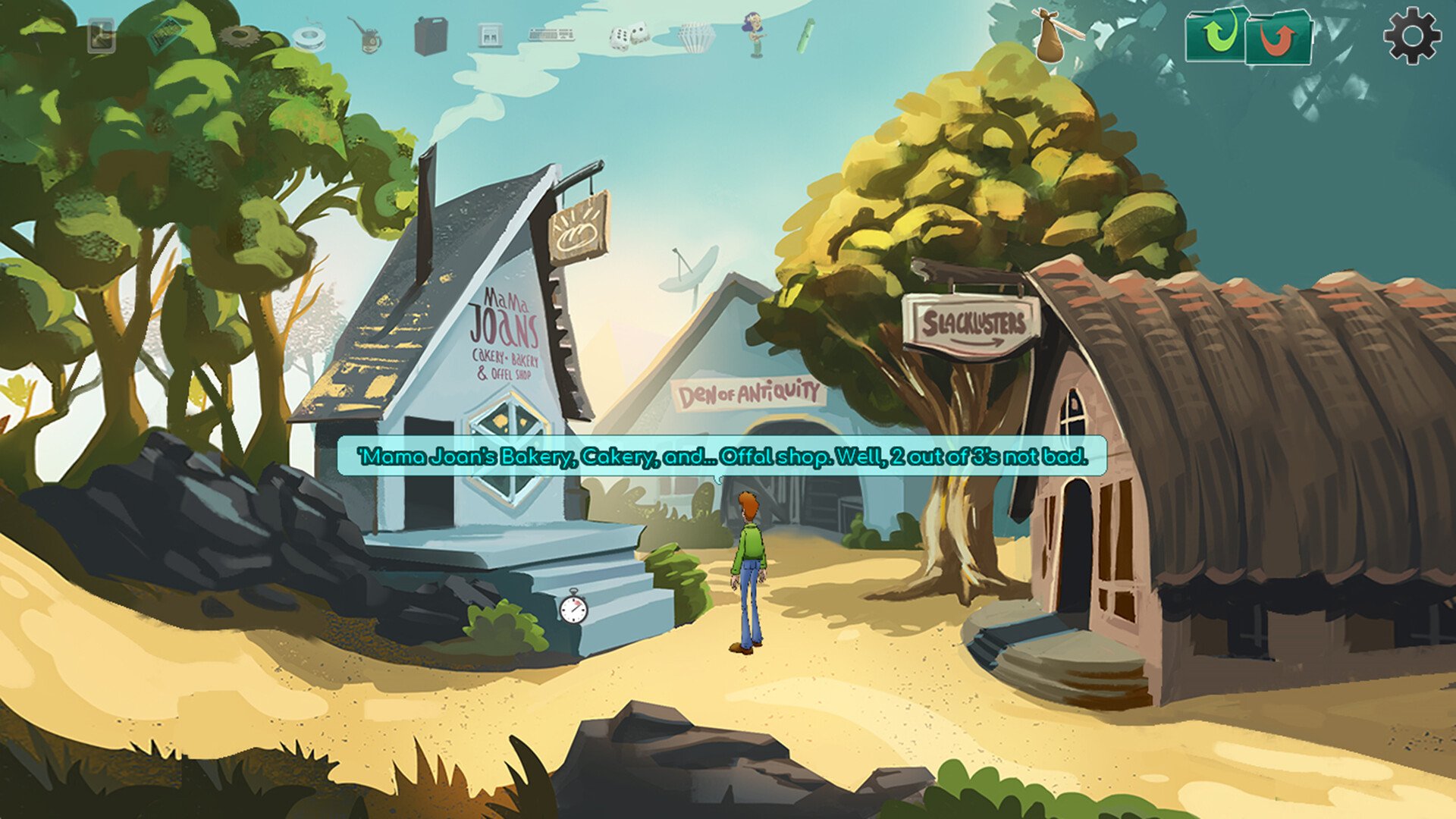Pick the spool of wire item
Screen dimensions: 1456x819
(309, 37)
